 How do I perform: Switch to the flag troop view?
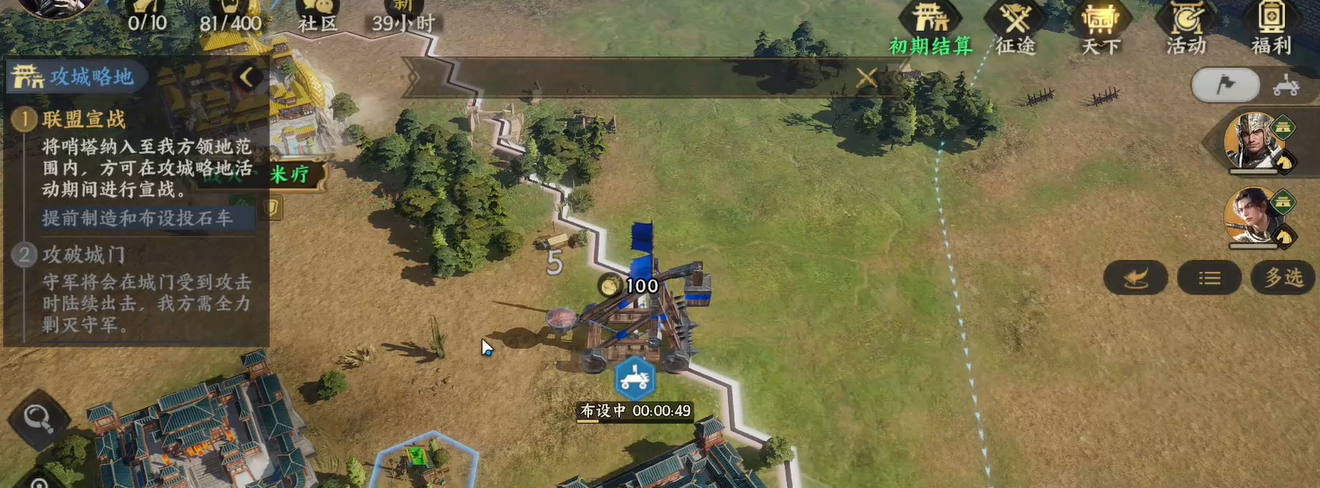click(x=1225, y=86)
